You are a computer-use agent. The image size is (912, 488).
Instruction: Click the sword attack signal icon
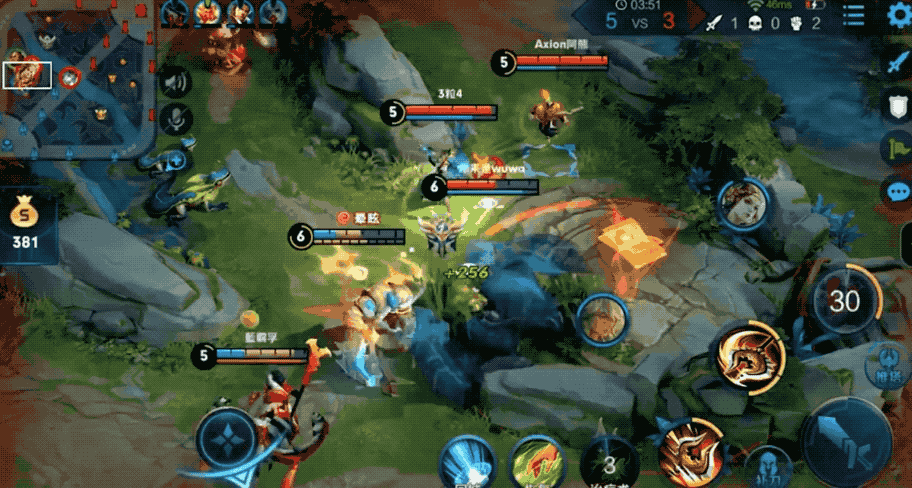coord(896,62)
